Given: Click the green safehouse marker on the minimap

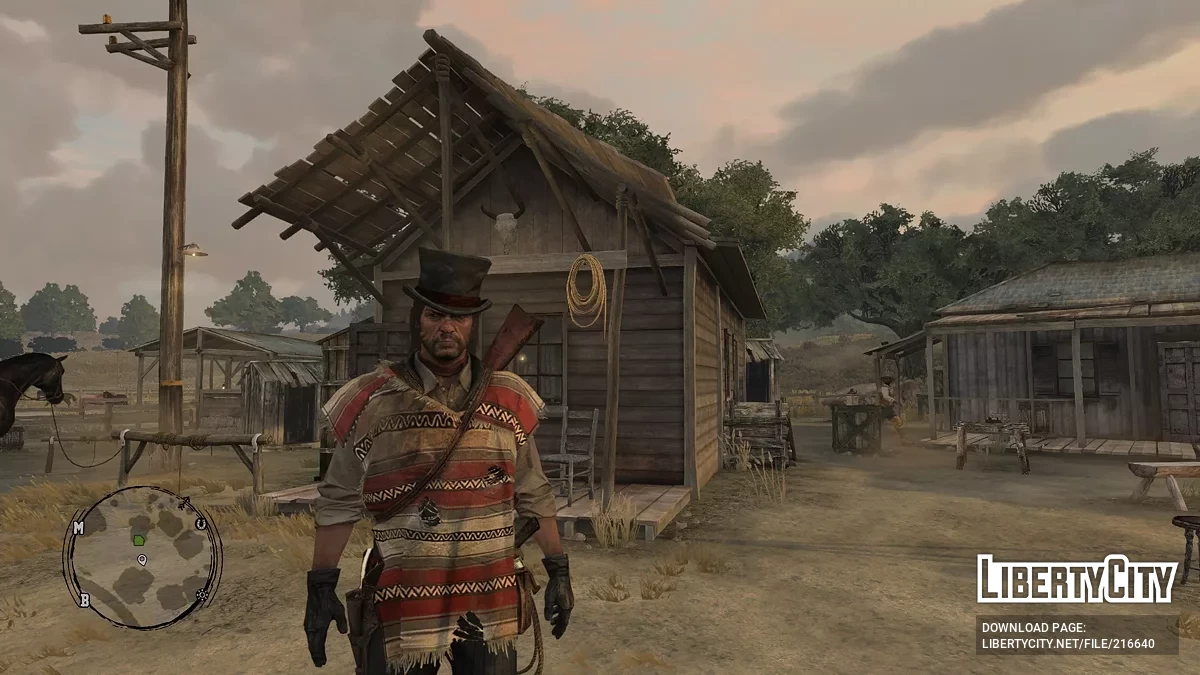Looking at the screenshot, I should point(139,540).
